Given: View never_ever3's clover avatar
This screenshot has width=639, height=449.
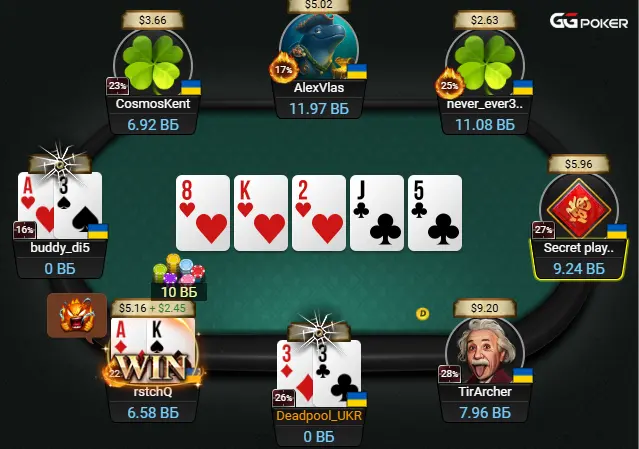Looking at the screenshot, I should 484,62.
